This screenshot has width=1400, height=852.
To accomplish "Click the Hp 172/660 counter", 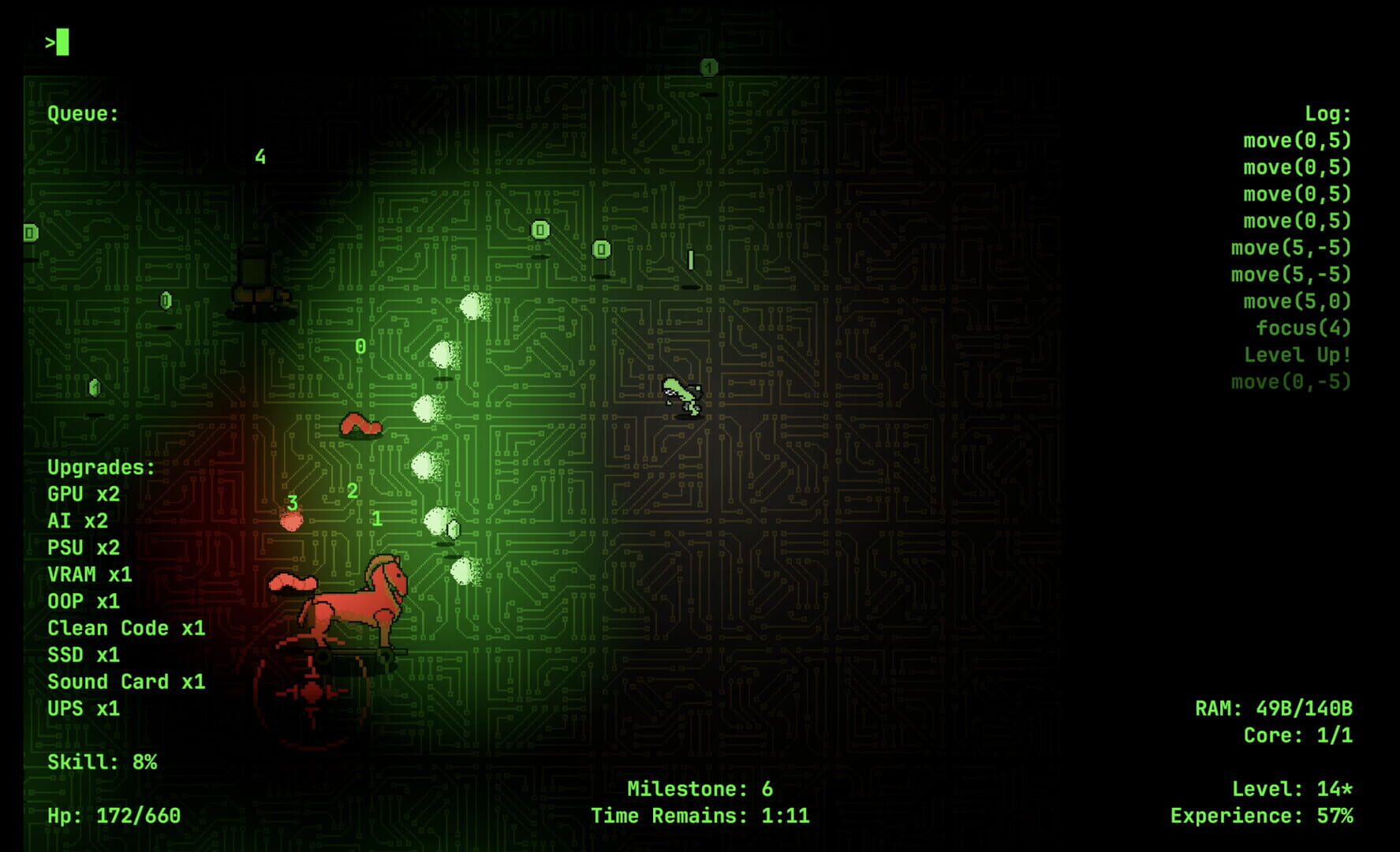I will [115, 816].
